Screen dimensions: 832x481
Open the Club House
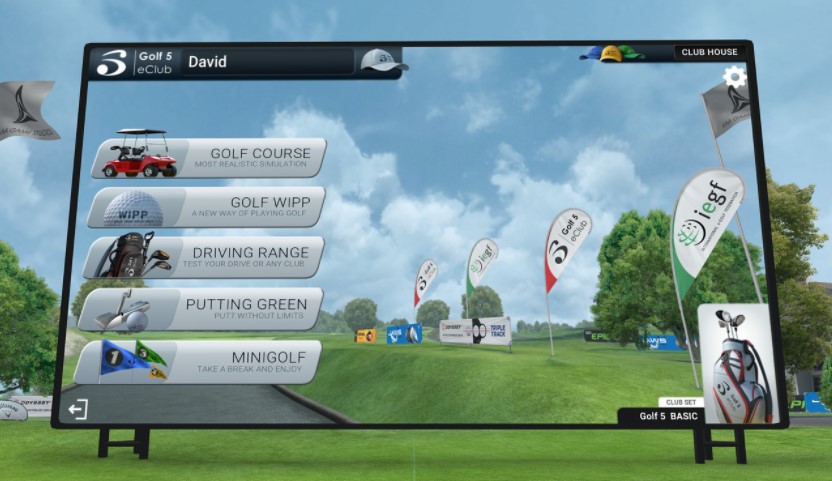point(709,52)
